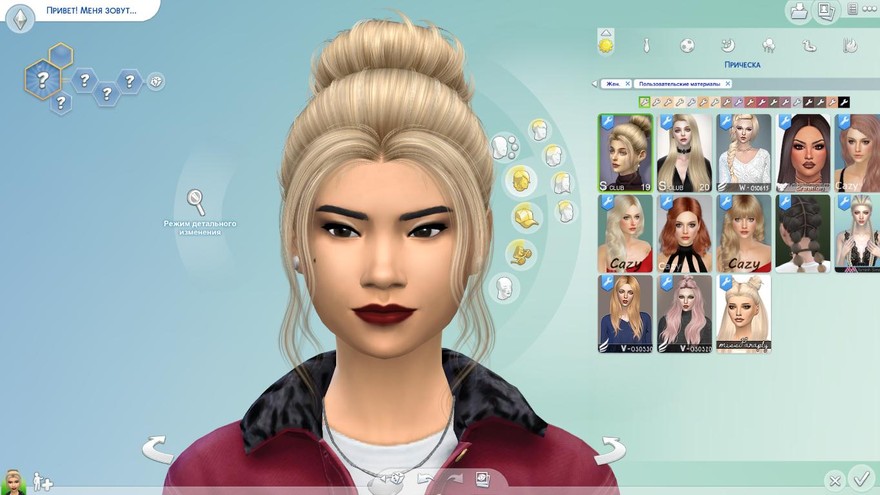Switch to the formal necktie outfit category
Screen dimensions: 880x495
click(x=647, y=45)
